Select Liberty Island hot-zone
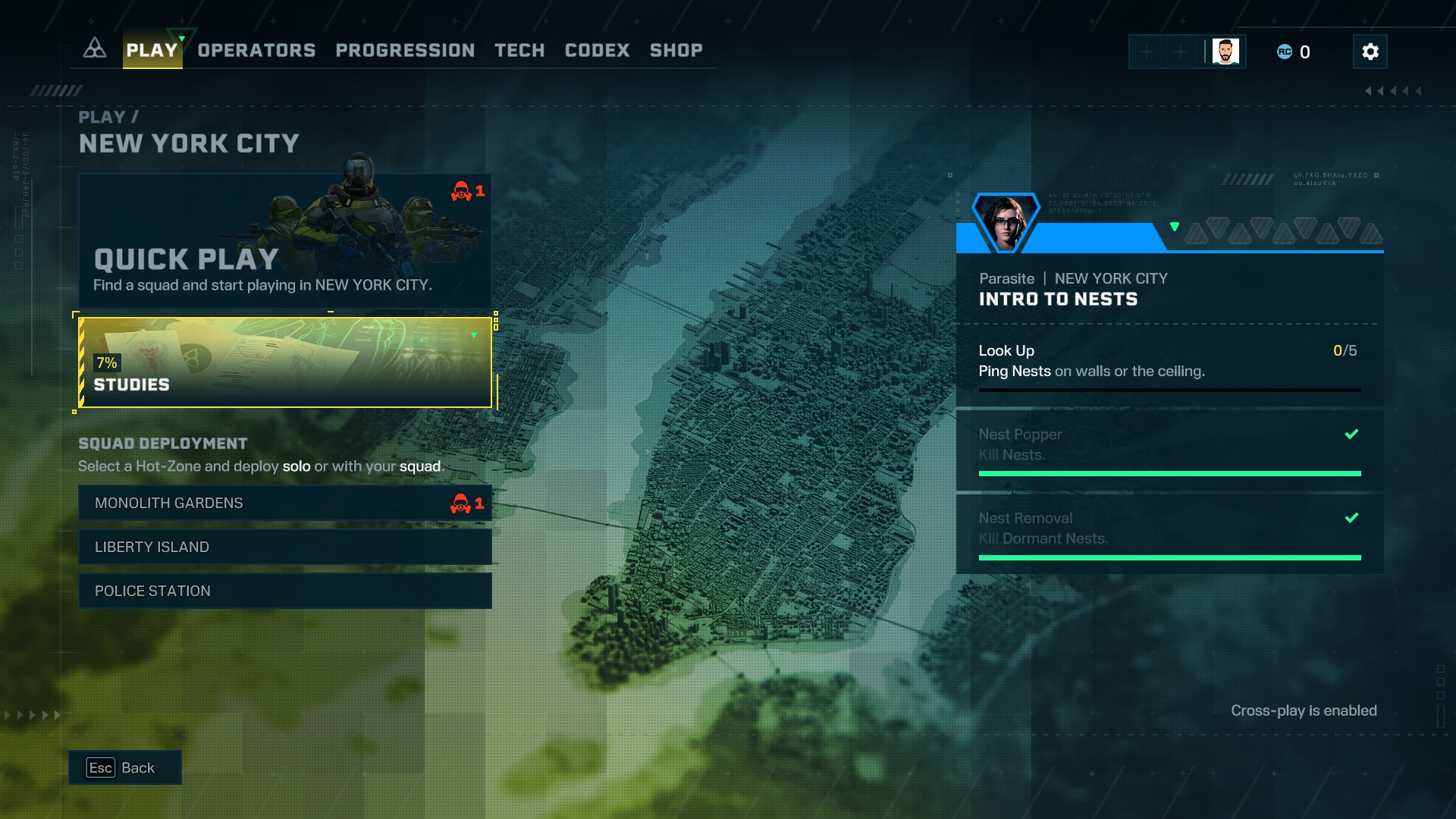Screen dimensions: 1456x819 [284, 547]
